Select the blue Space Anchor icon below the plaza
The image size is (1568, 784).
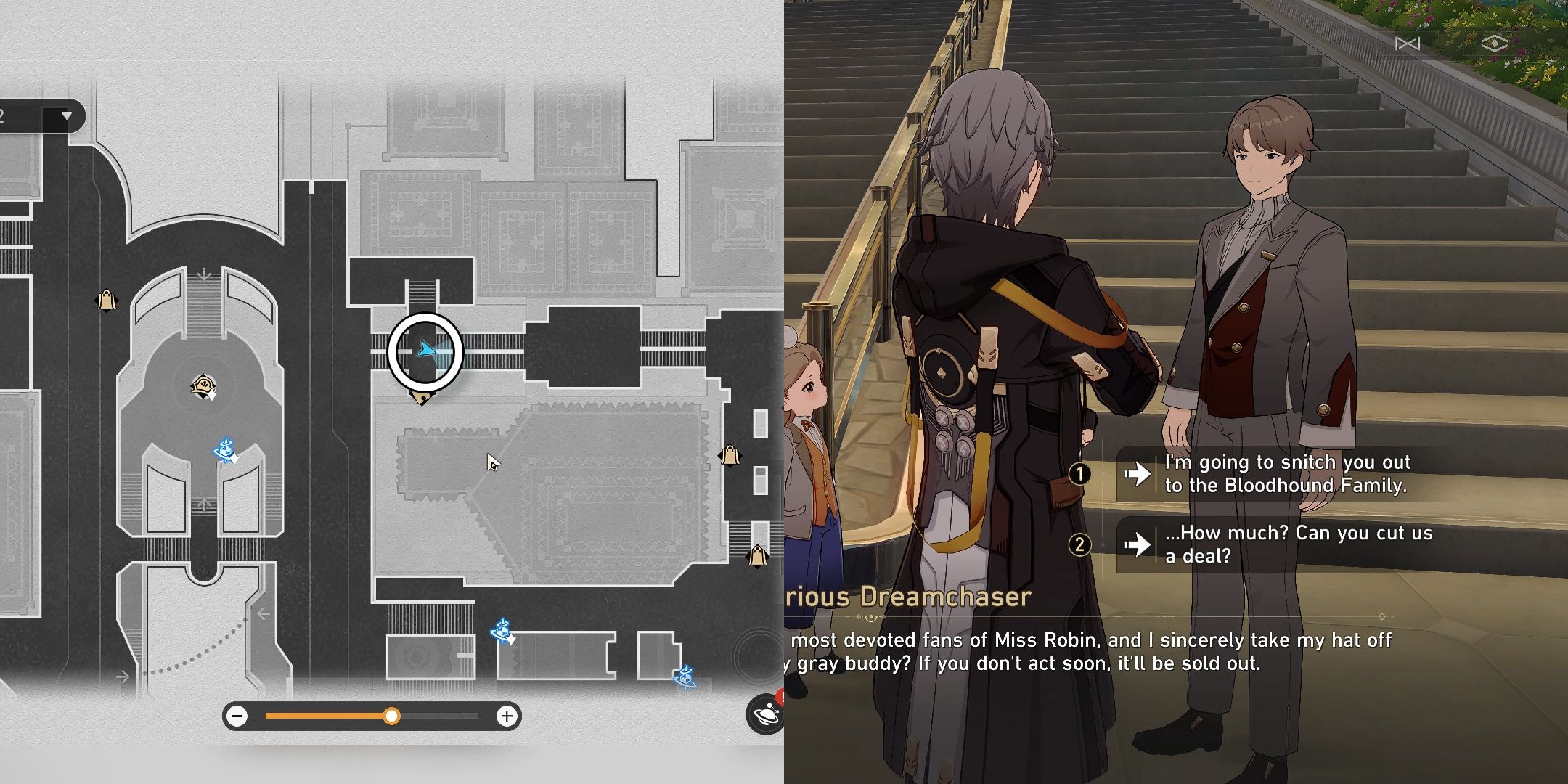(x=225, y=450)
